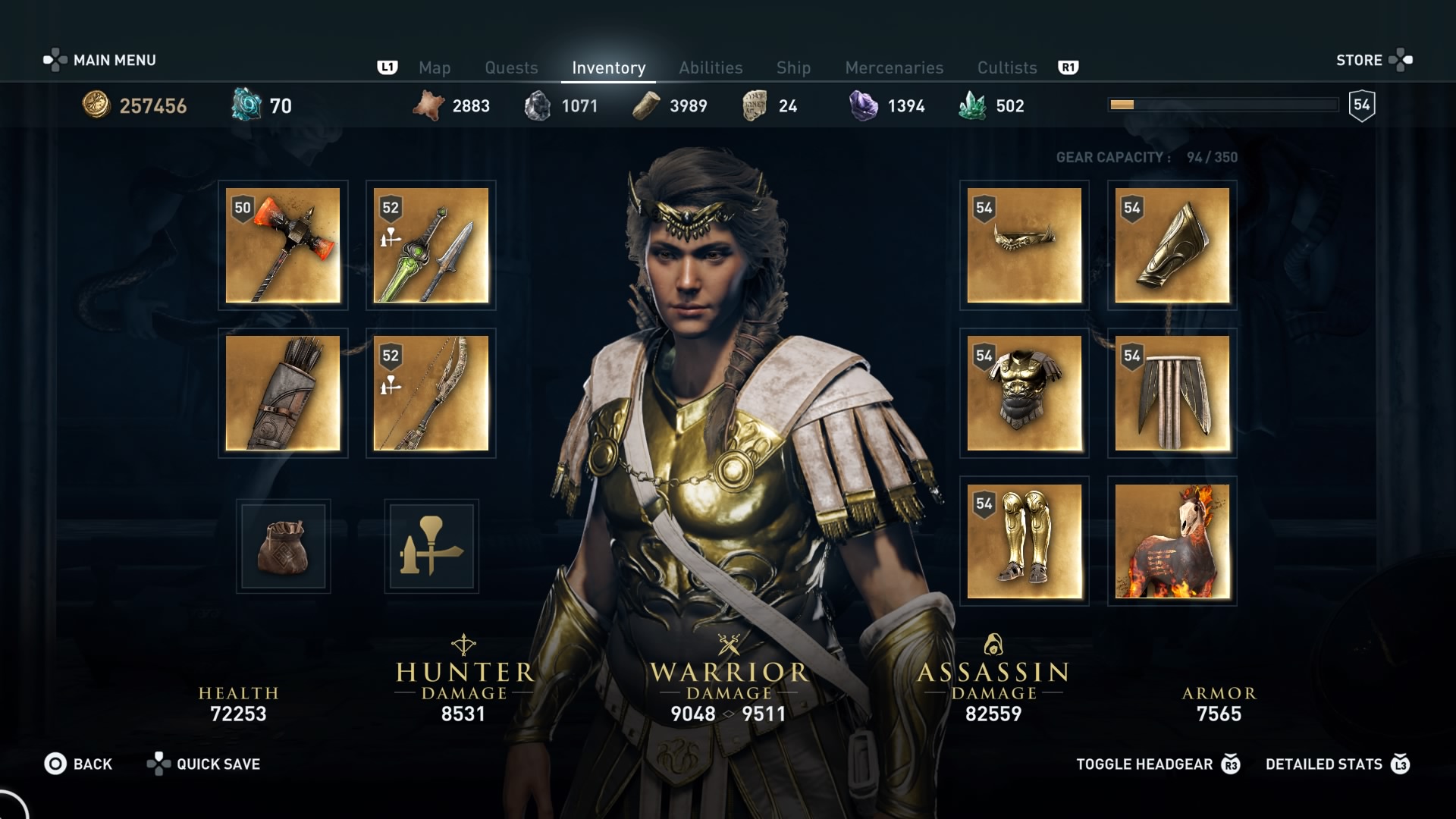Image resolution: width=1456 pixels, height=819 pixels.
Task: Select the golden diadem headgear slot
Action: [1024, 245]
